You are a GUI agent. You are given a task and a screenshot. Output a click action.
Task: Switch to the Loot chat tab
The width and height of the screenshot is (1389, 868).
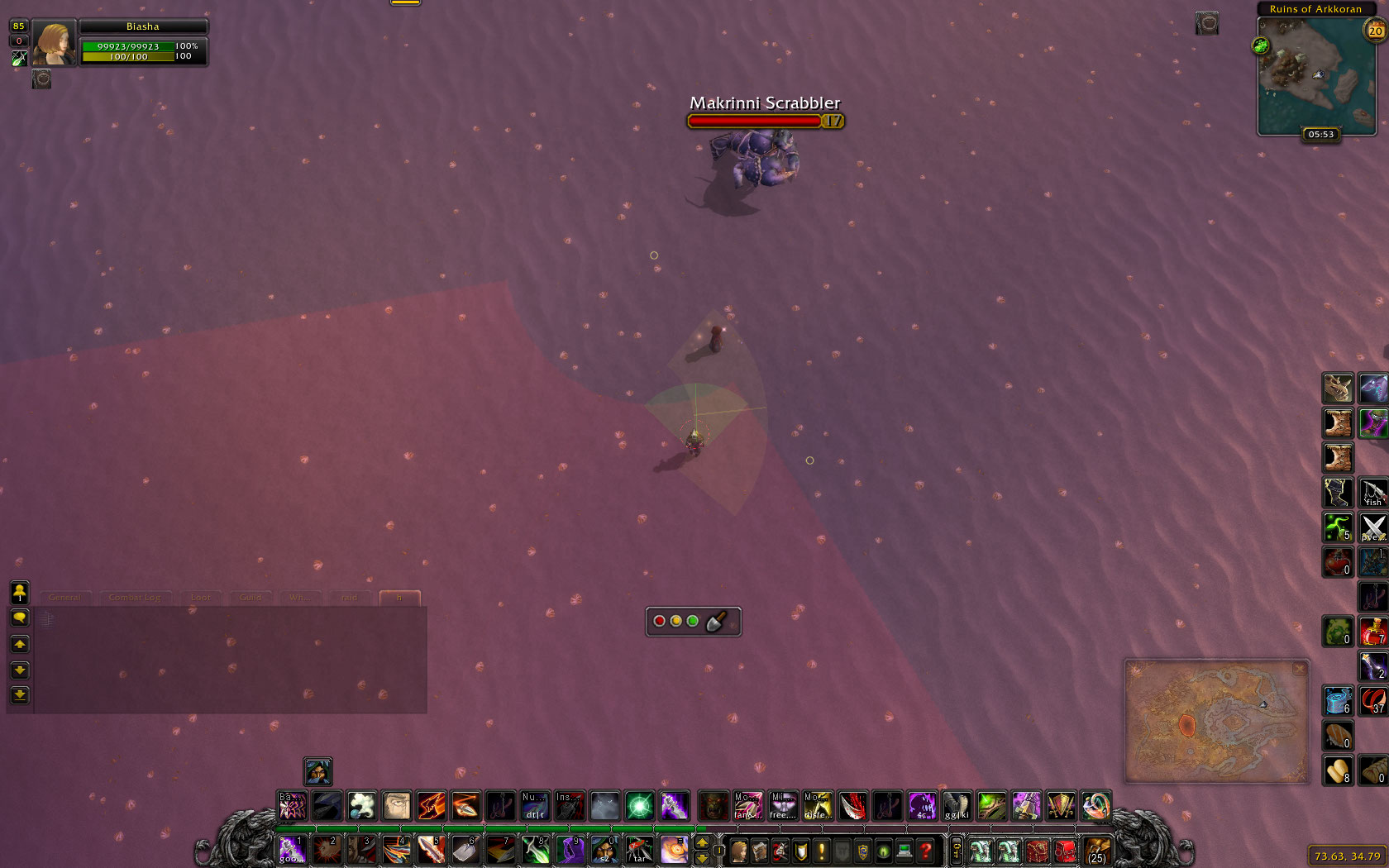pyautogui.click(x=201, y=598)
